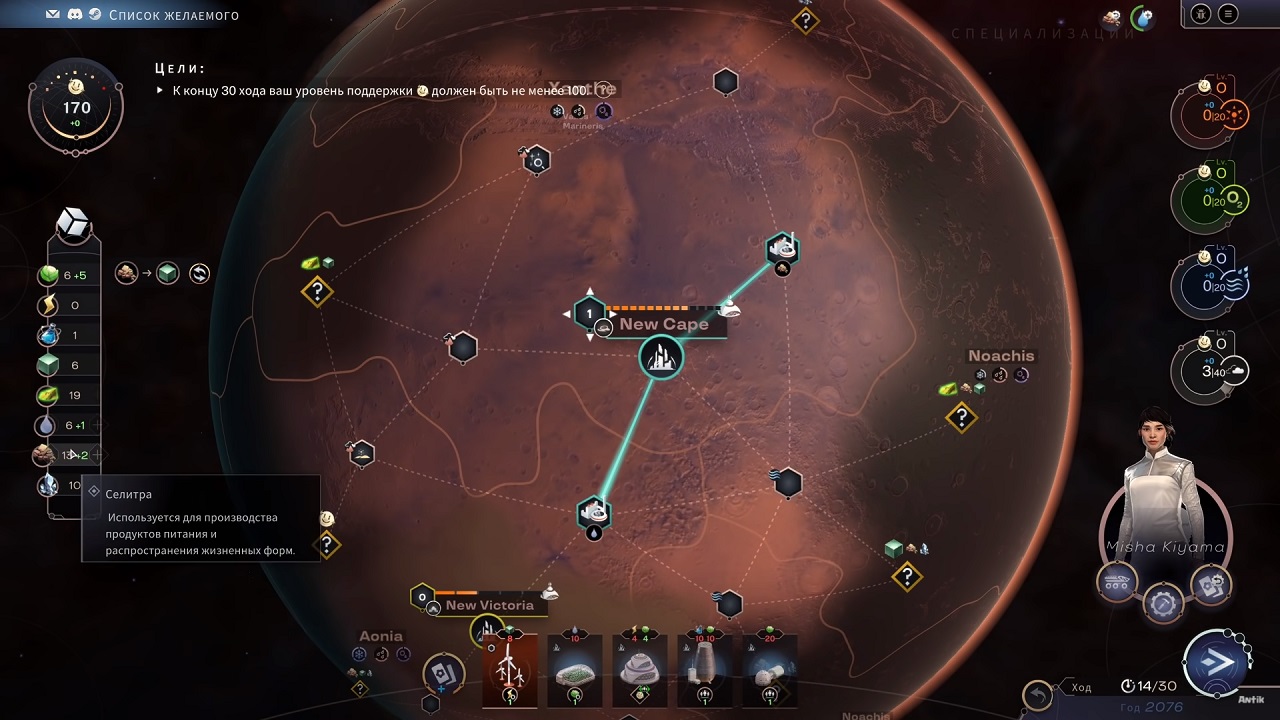Viewport: 1280px width, 720px height.
Task: Open the rover action button
Action: click(x=1117, y=581)
